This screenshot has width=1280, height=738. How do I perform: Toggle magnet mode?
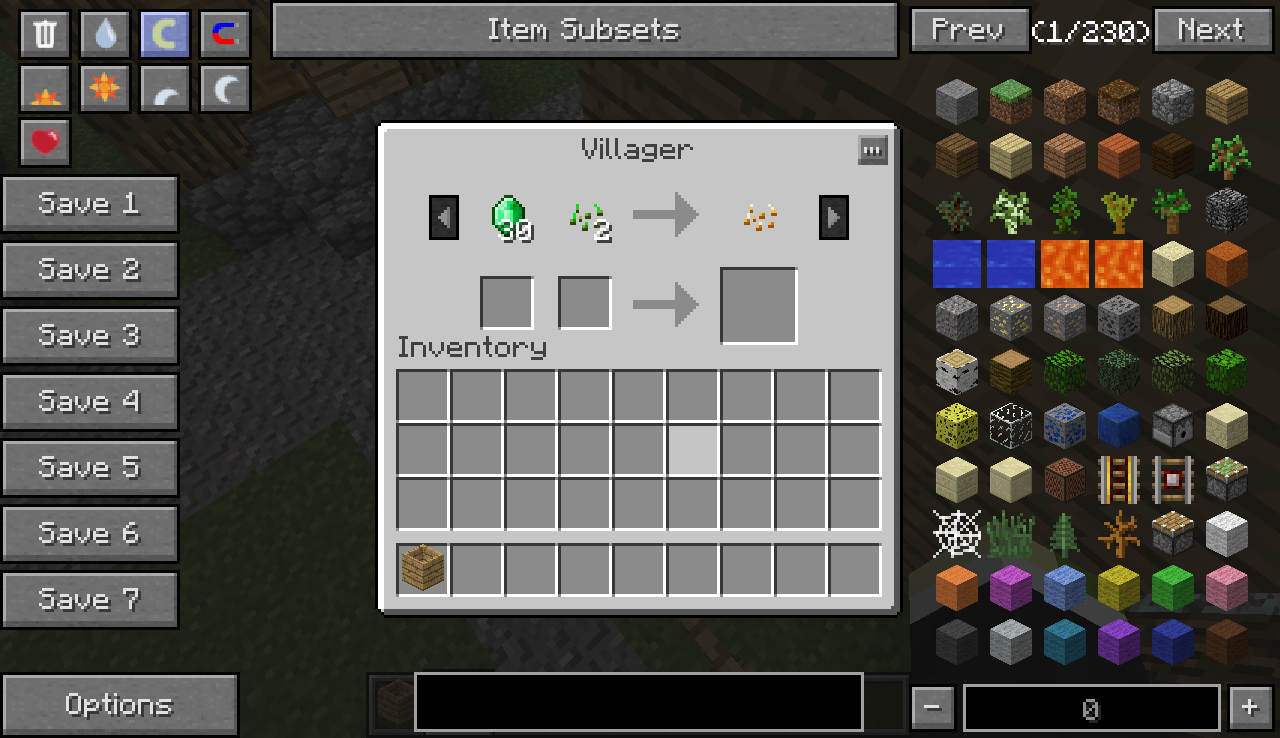(225, 35)
